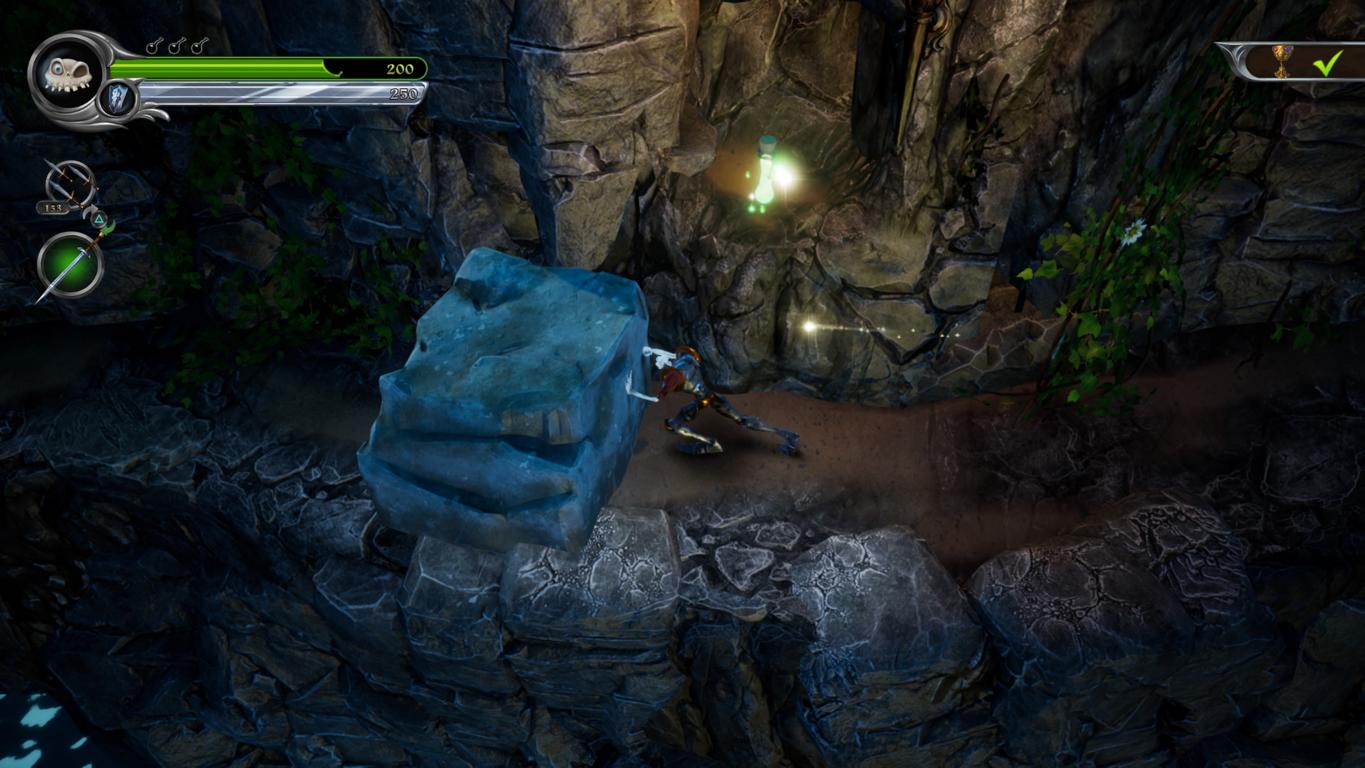This screenshot has width=1365, height=768.
Task: Choose the throwing daggers secondary weapon slot
Action: click(70, 186)
